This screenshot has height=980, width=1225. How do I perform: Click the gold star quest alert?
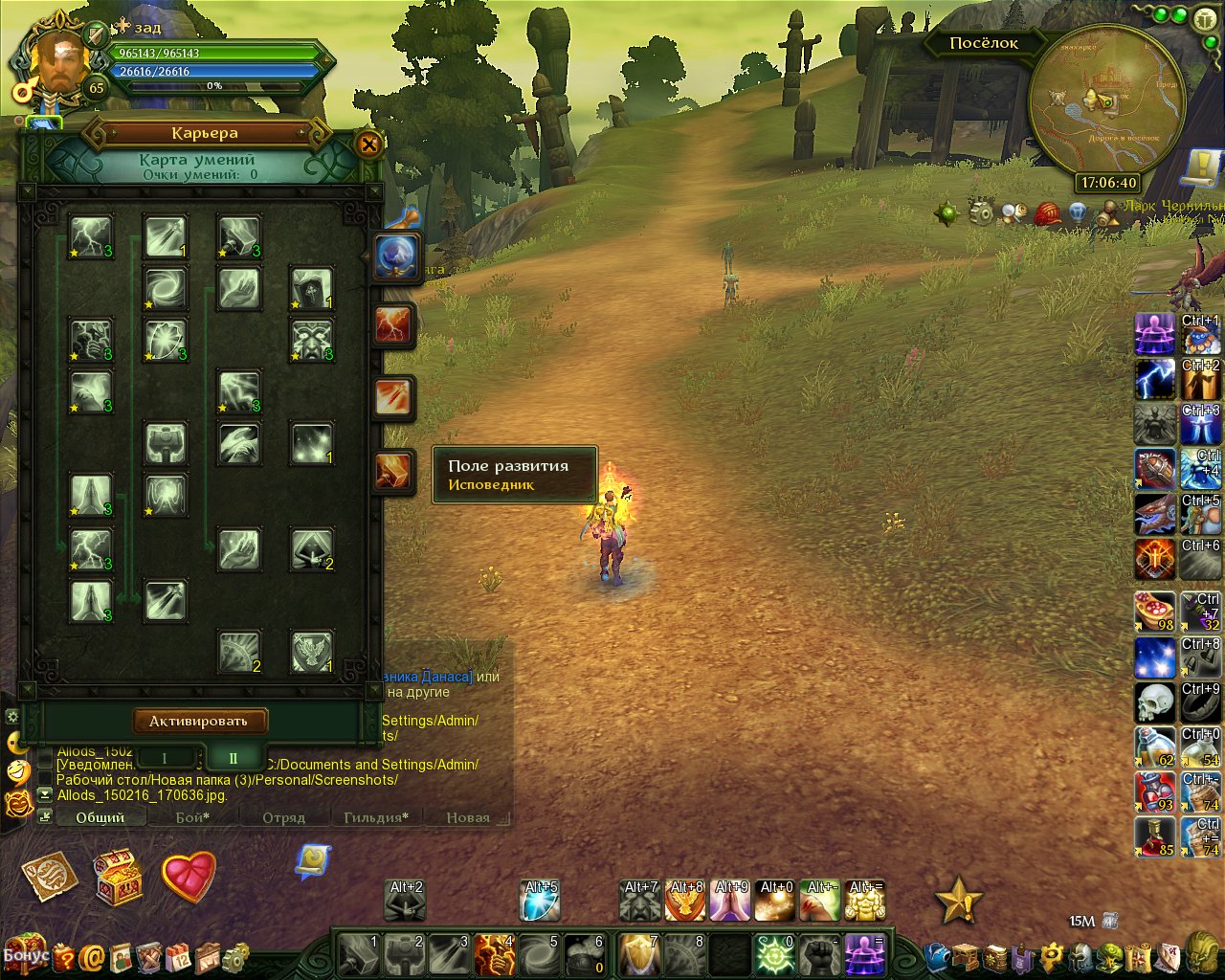pyautogui.click(x=957, y=901)
